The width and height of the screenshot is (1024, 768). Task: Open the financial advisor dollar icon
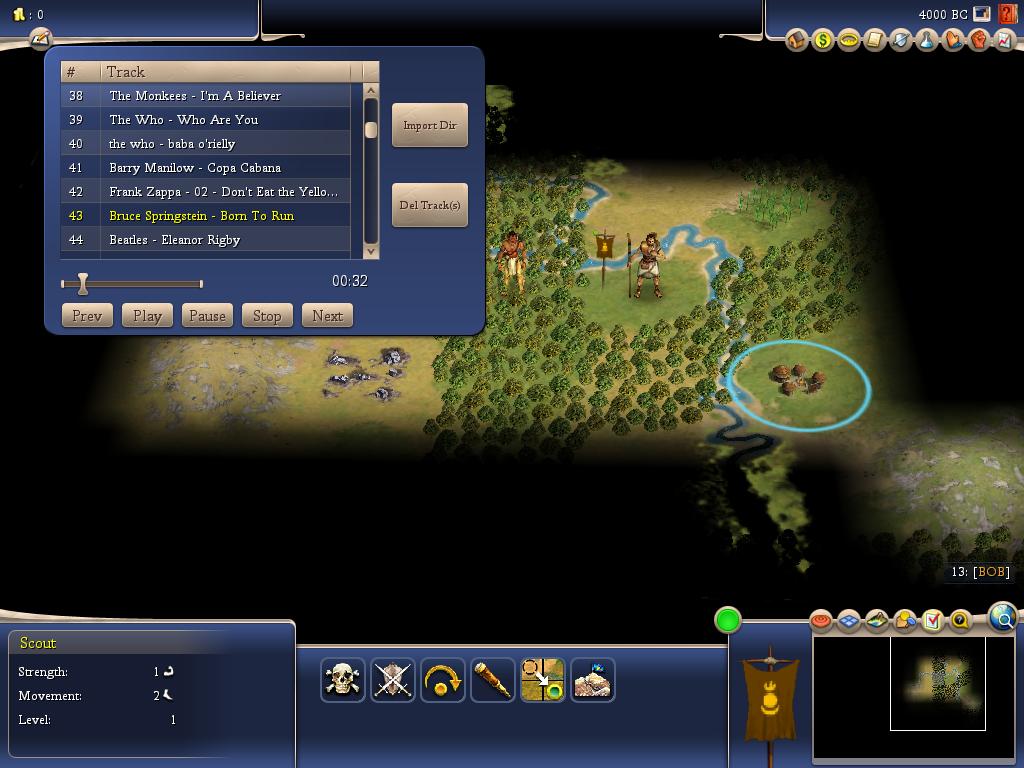click(823, 40)
